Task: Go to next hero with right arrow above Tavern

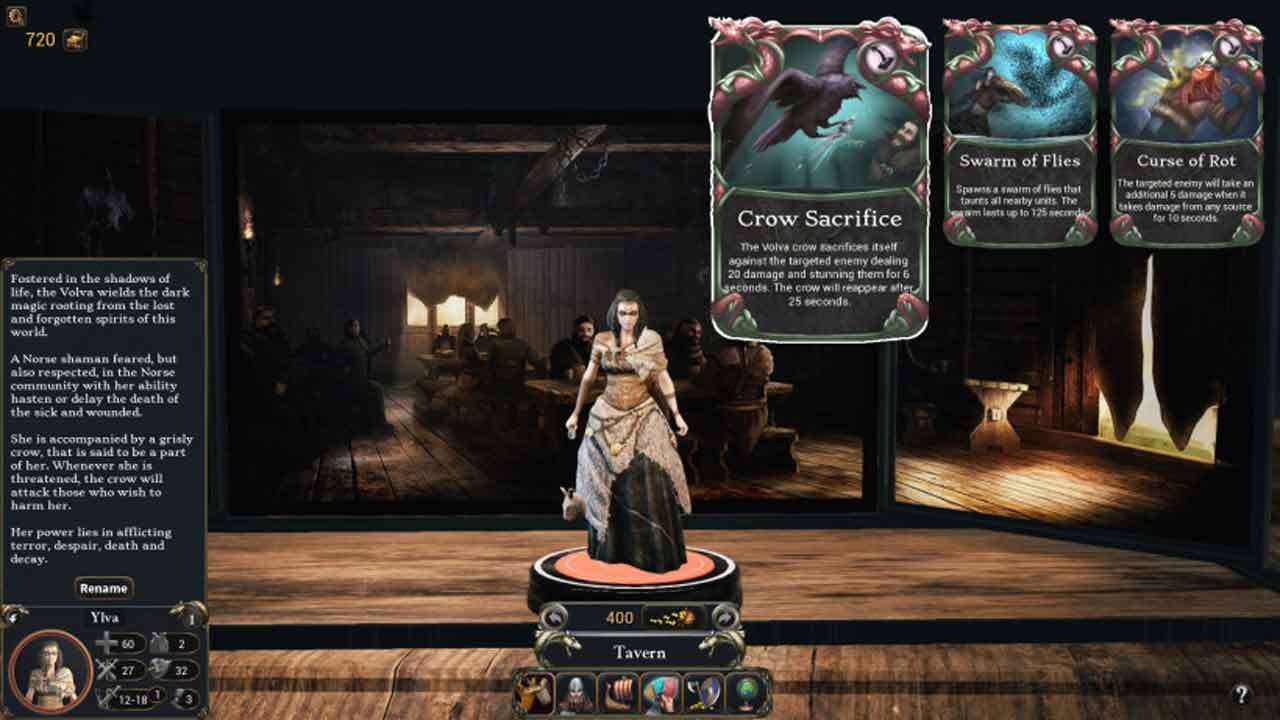Action: pos(727,617)
